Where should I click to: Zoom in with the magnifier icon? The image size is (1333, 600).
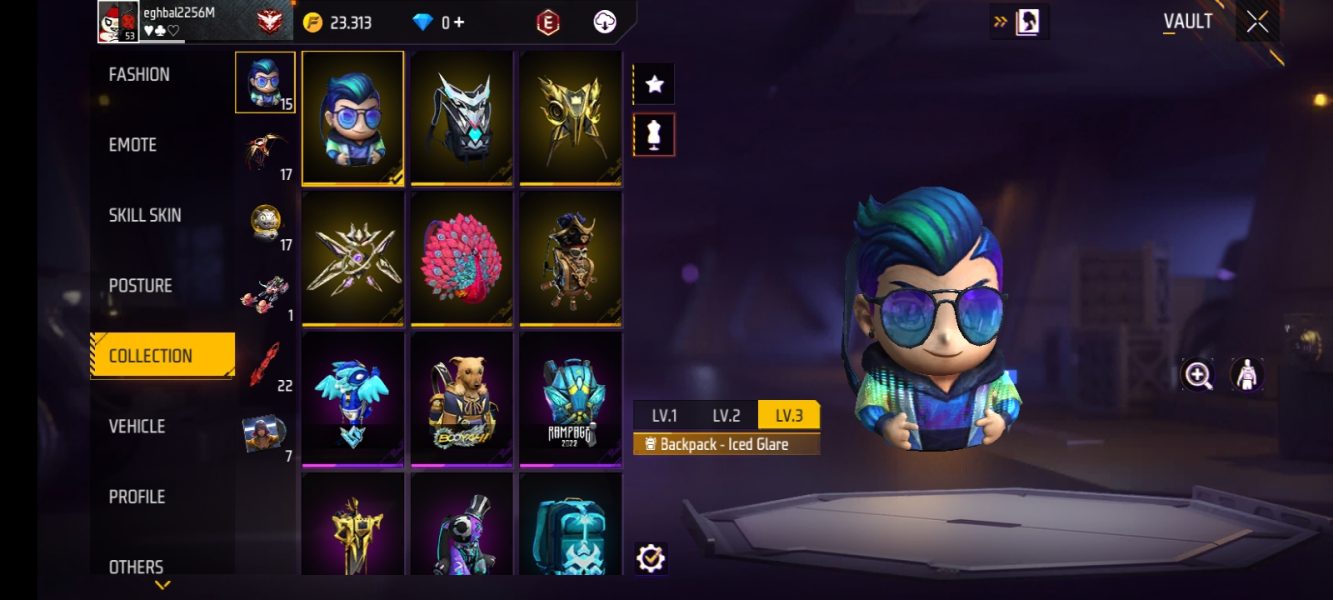point(1198,375)
